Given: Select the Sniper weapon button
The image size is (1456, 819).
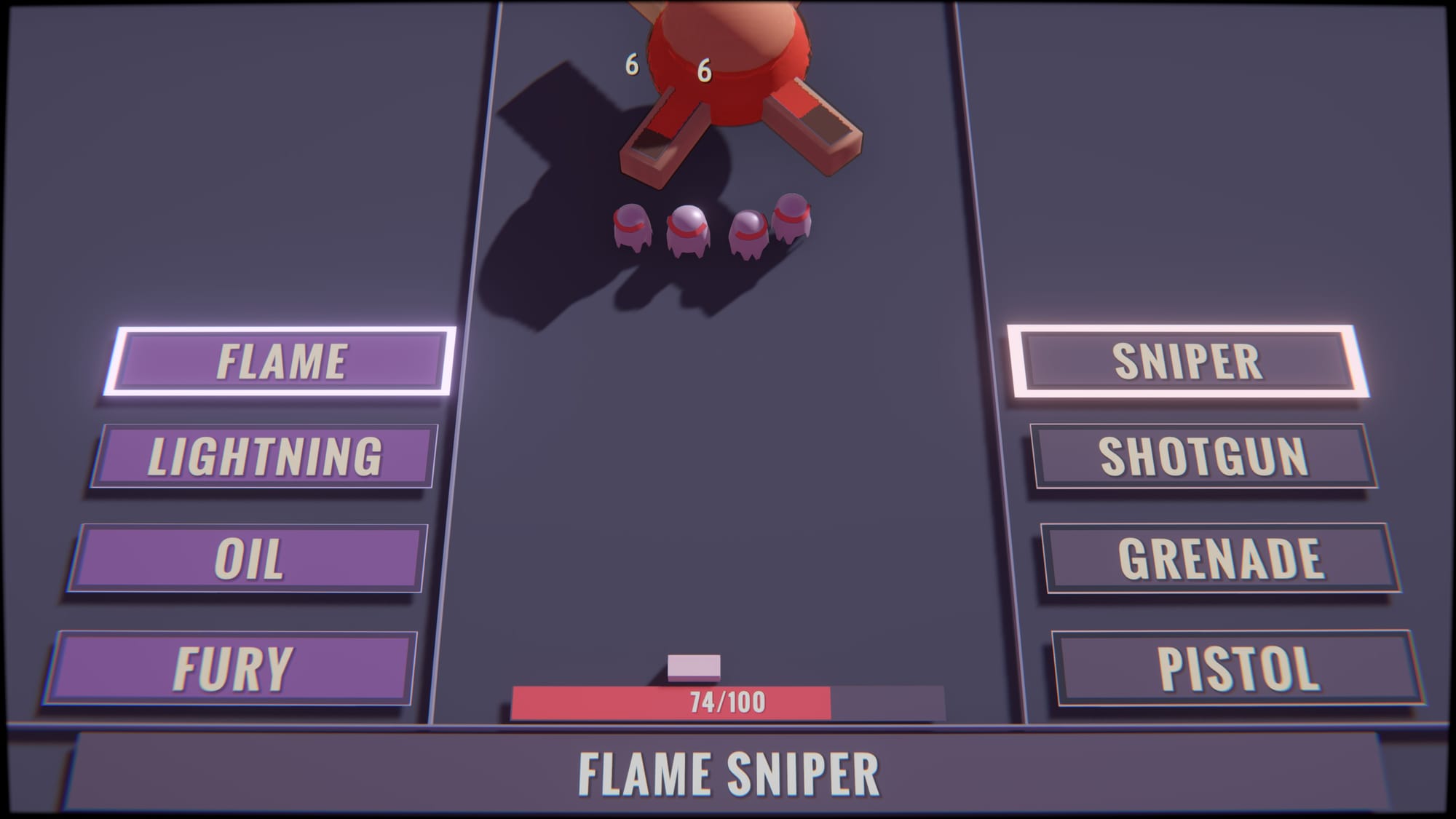Looking at the screenshot, I should [1187, 361].
